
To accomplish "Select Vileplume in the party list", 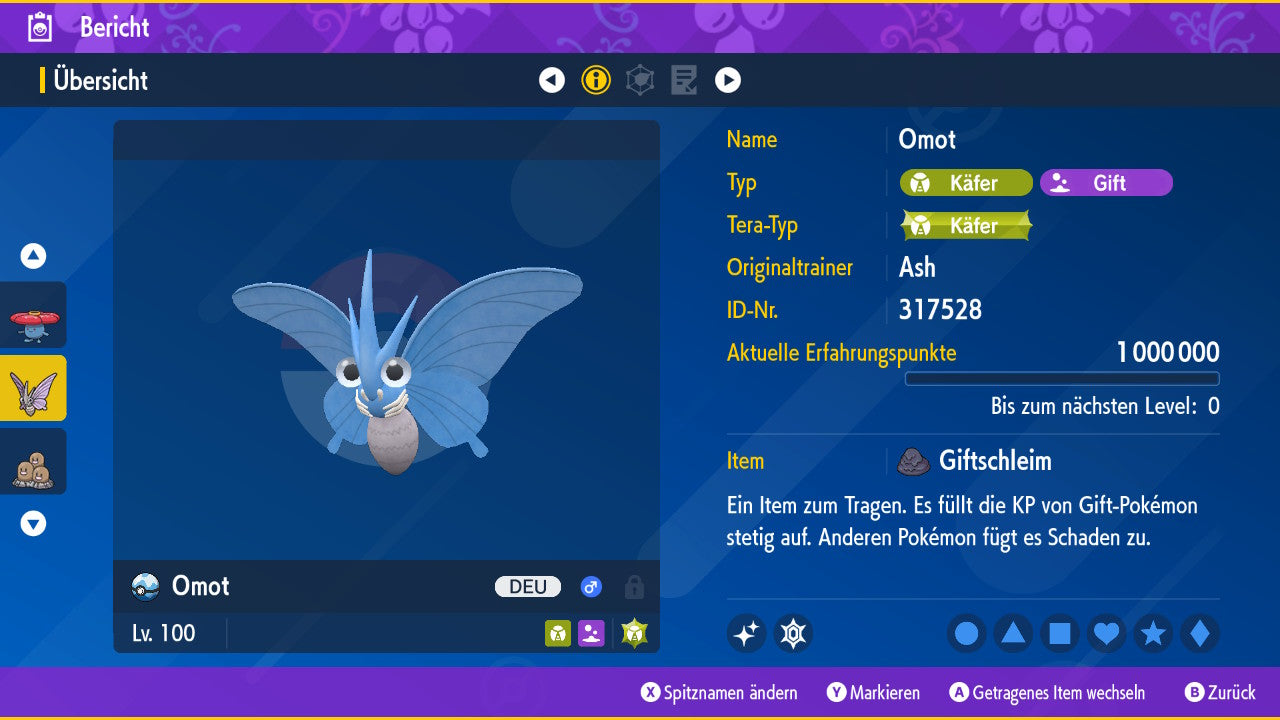I will (33, 315).
